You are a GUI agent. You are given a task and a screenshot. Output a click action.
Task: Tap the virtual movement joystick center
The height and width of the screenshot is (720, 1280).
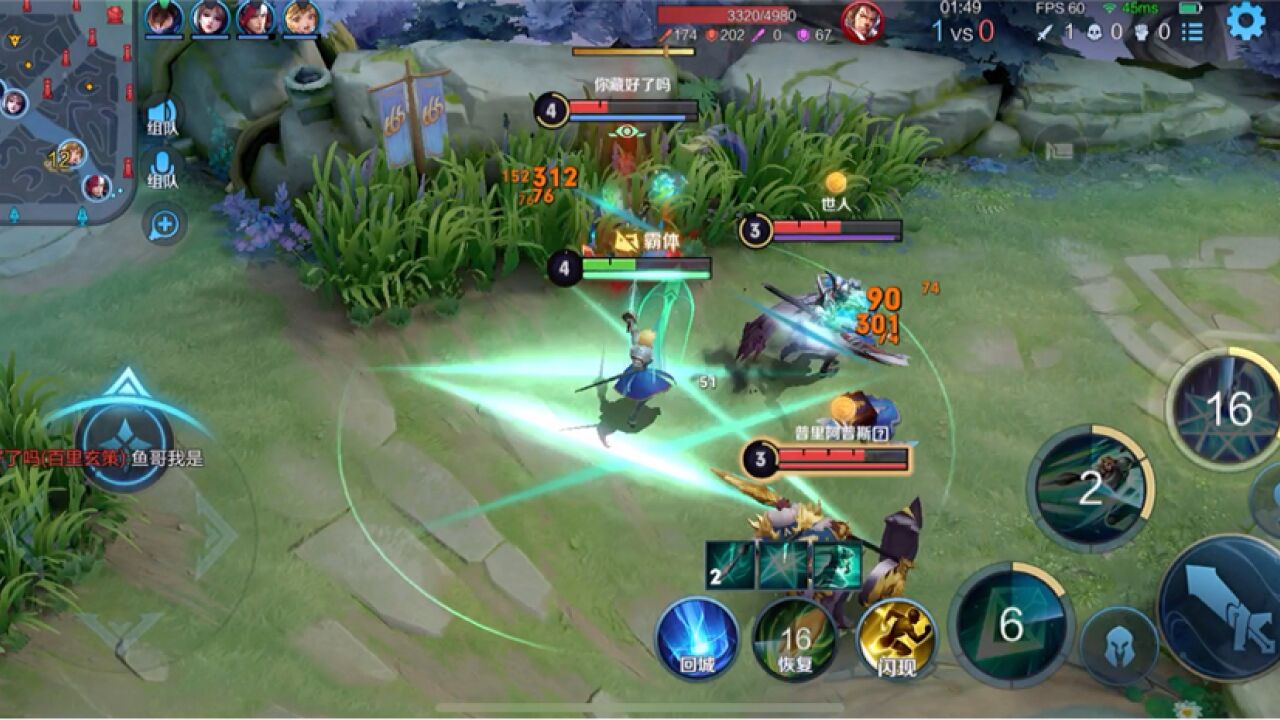126,440
